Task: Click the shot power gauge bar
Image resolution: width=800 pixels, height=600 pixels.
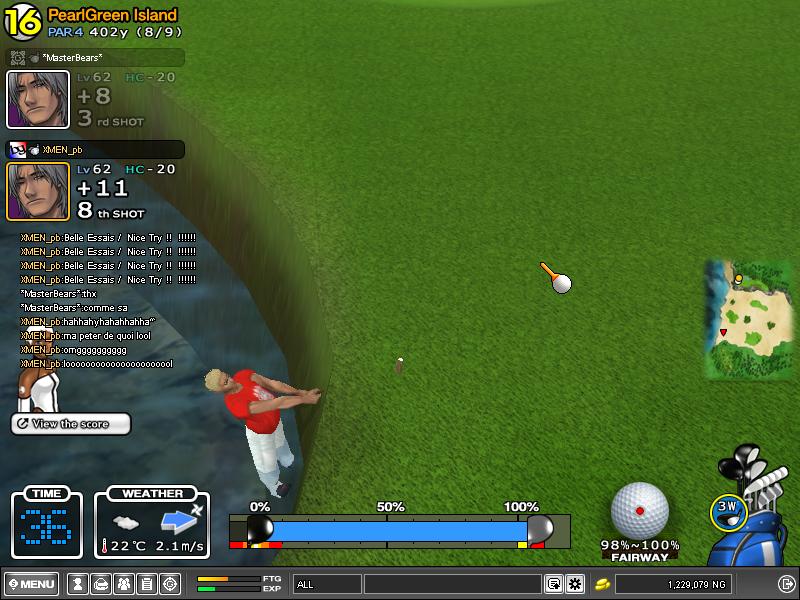Action: pos(398,529)
